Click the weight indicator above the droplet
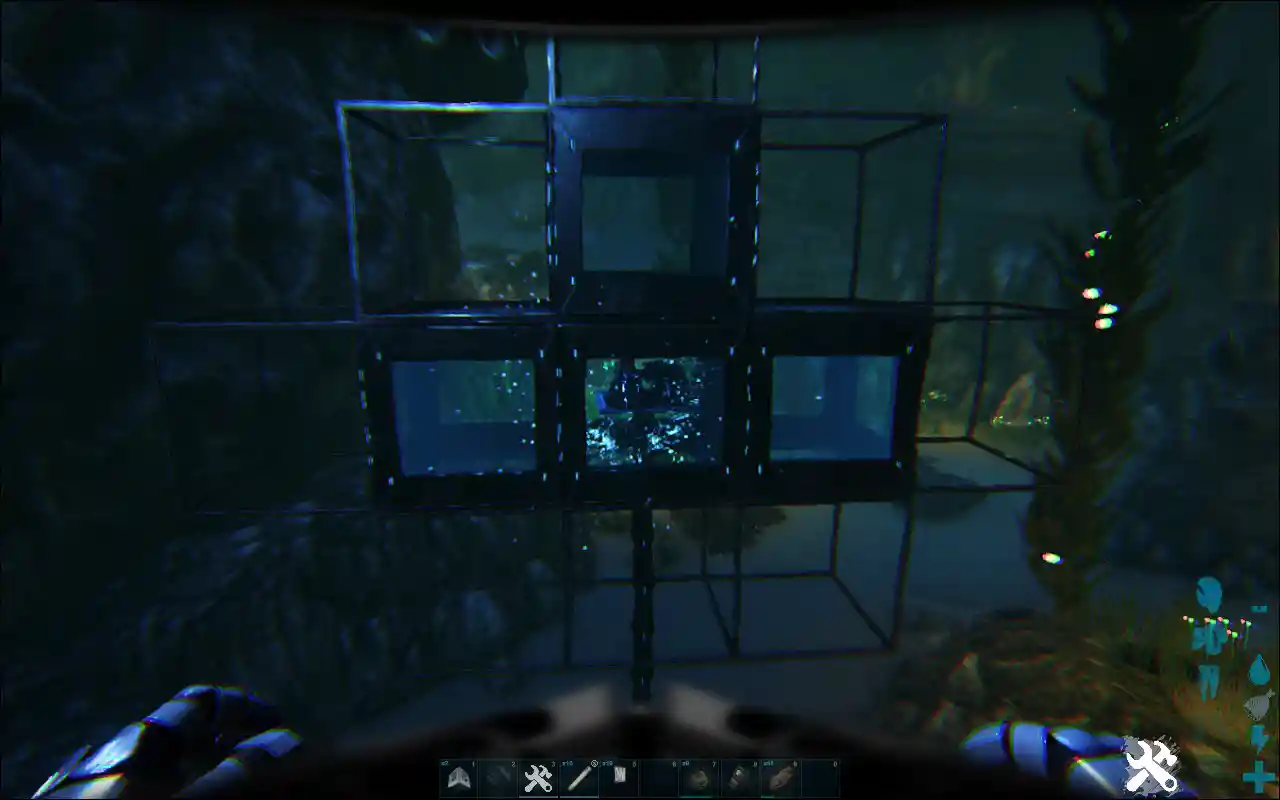The image size is (1280, 800). pos(1258,608)
